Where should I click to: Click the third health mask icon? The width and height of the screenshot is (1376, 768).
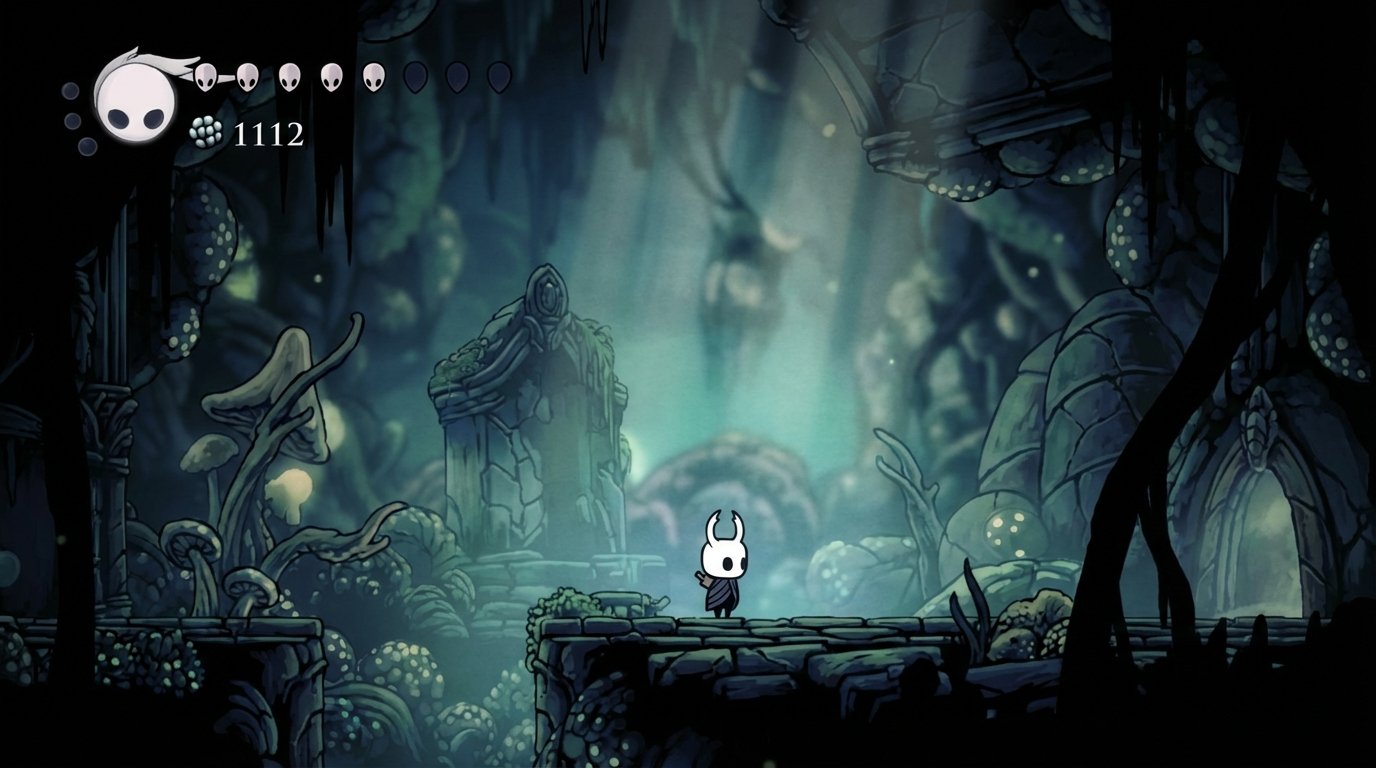(290, 77)
